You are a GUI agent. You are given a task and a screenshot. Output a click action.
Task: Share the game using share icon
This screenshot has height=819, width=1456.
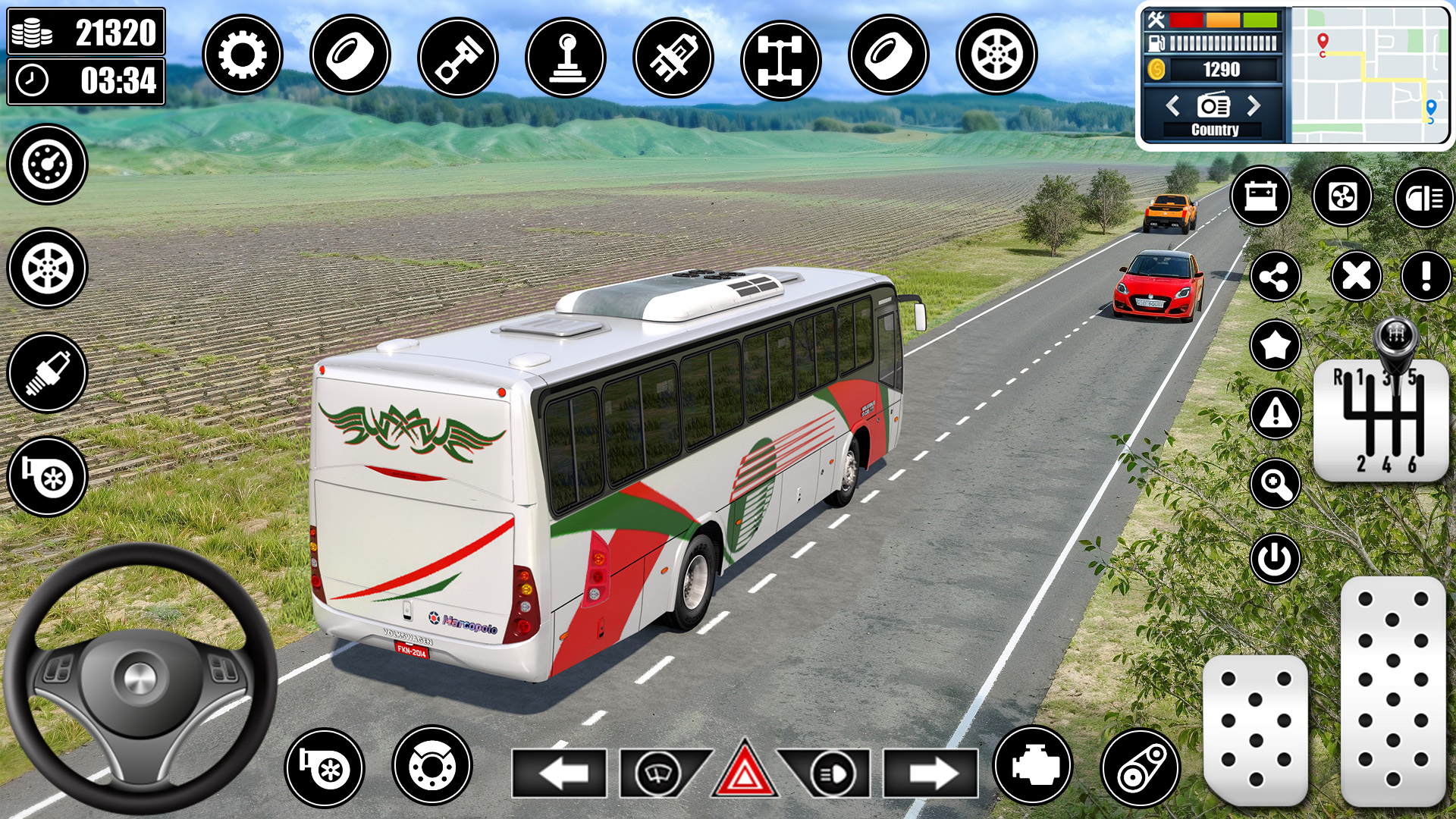tap(1275, 277)
